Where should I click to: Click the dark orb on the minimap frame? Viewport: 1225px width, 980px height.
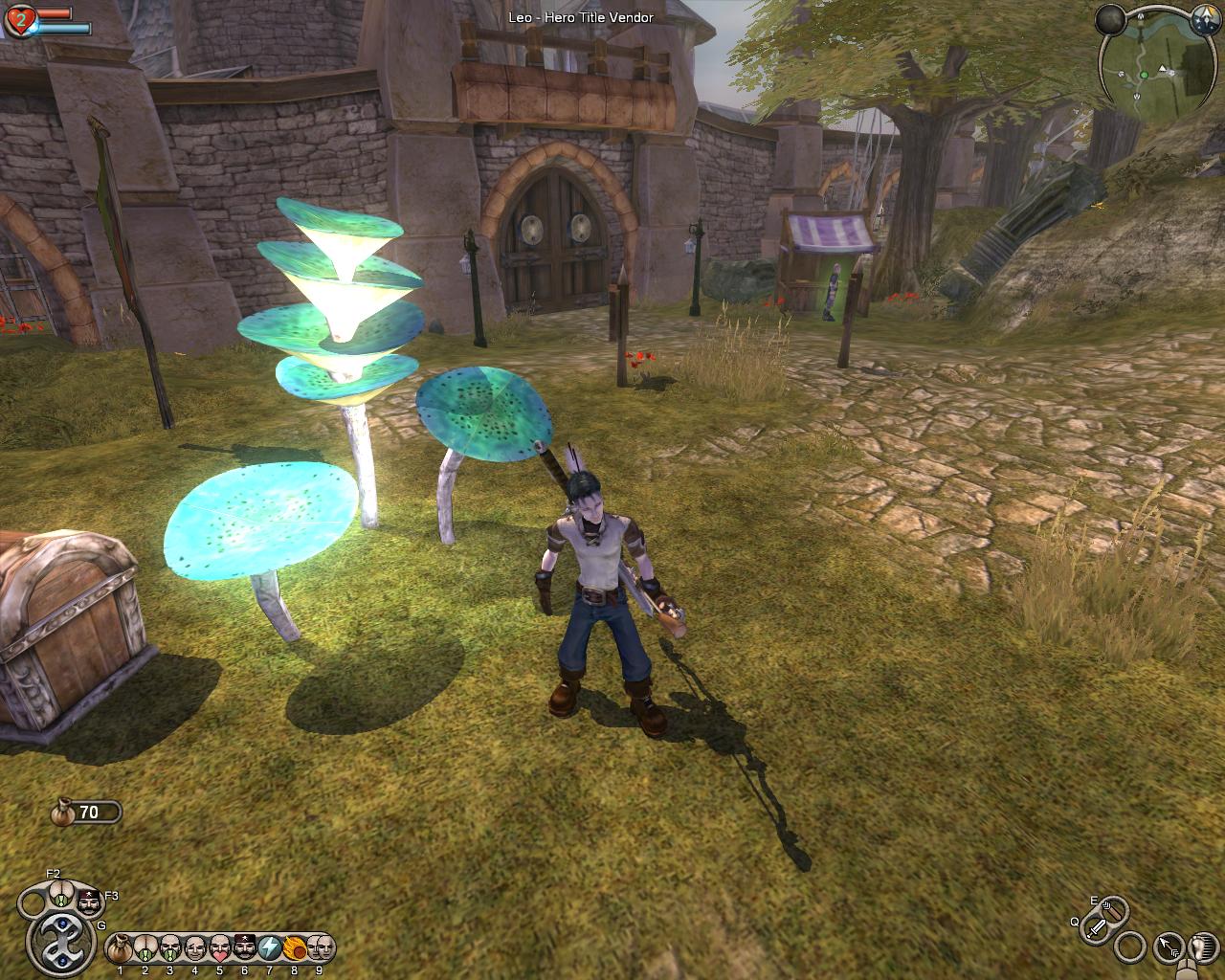1110,19
